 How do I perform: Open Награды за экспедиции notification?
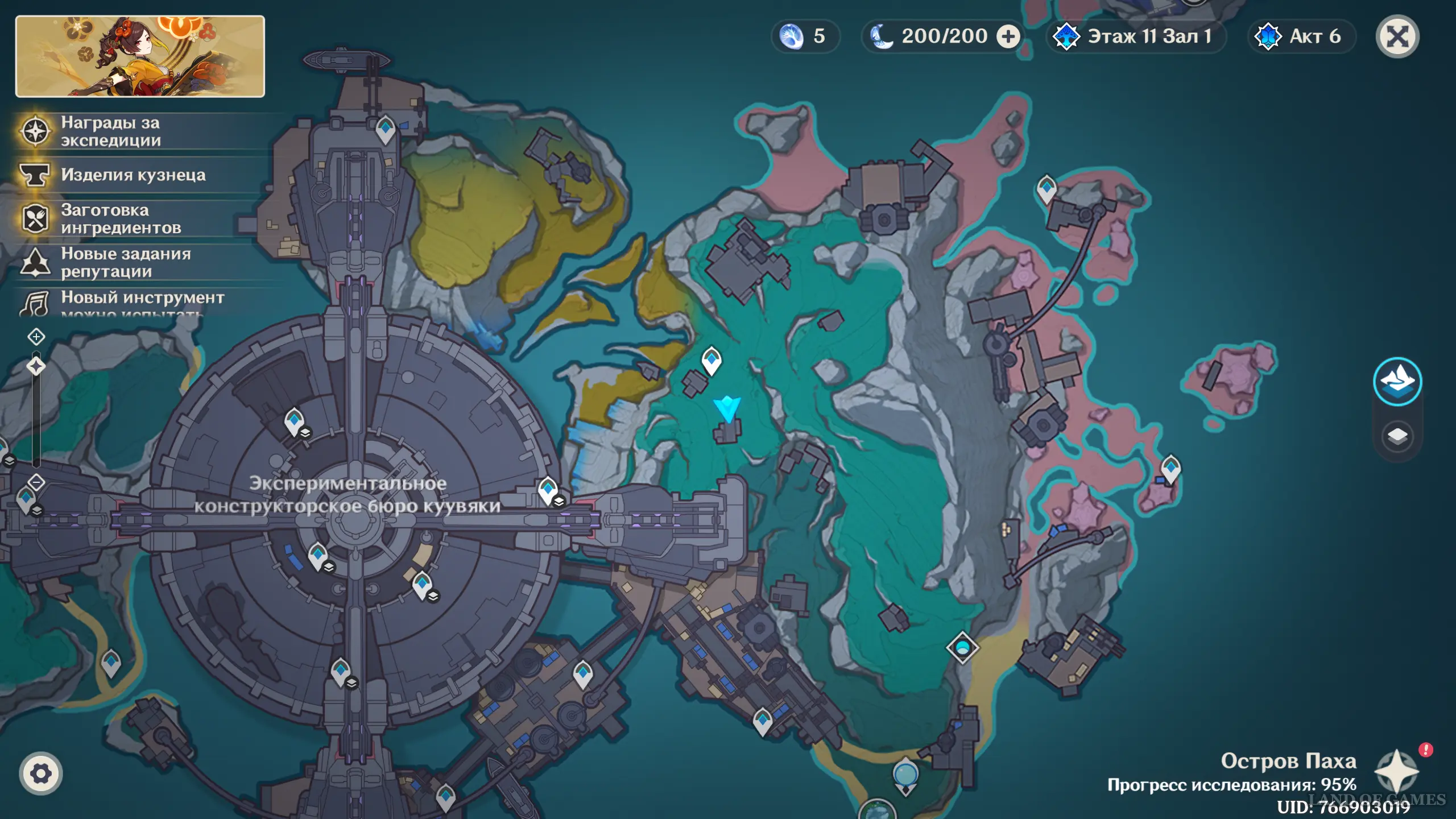point(111,131)
